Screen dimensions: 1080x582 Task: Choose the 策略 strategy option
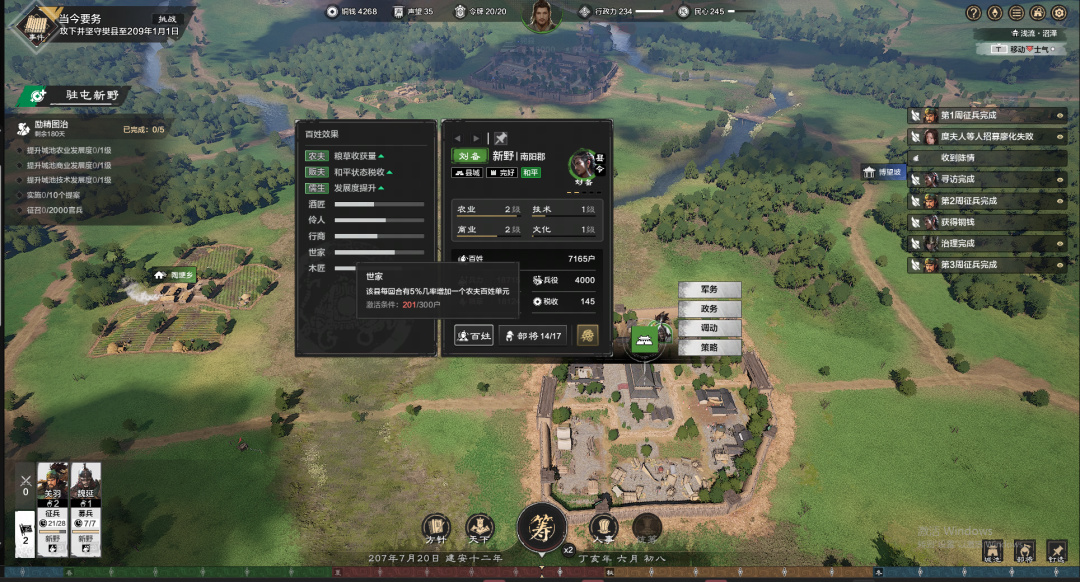tap(710, 347)
